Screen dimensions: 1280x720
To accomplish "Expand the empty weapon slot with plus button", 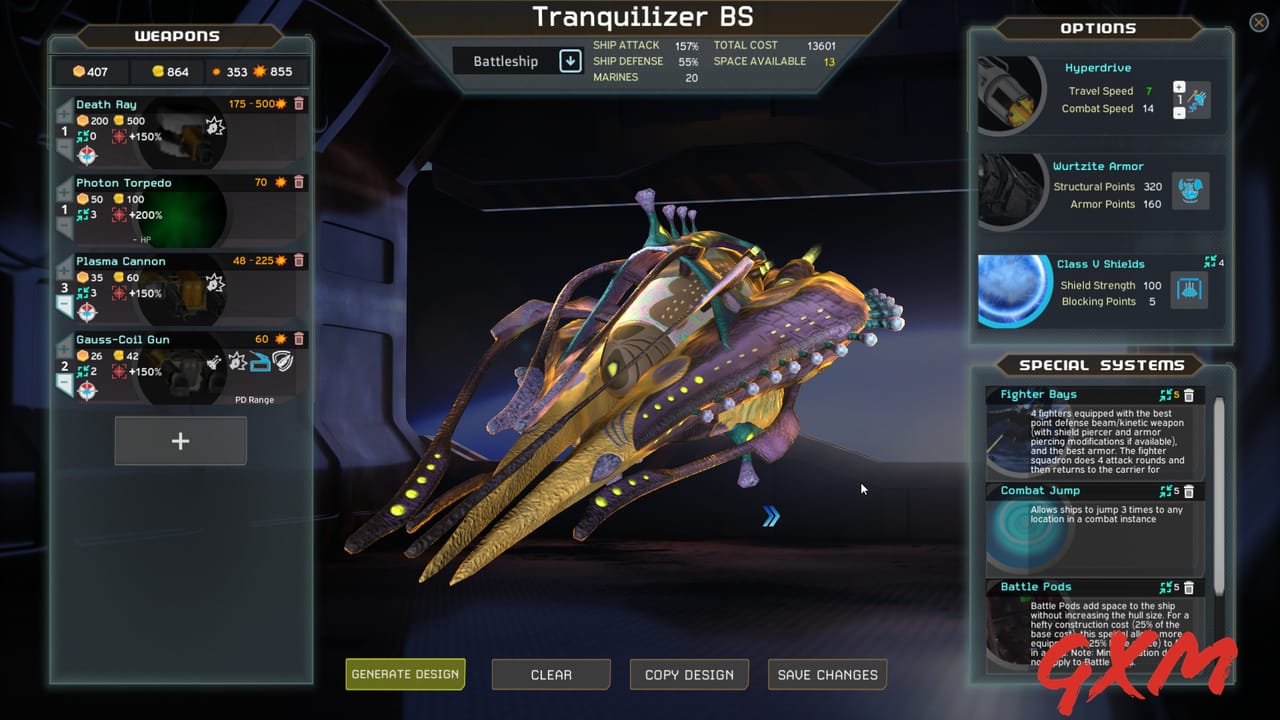I will [180, 440].
